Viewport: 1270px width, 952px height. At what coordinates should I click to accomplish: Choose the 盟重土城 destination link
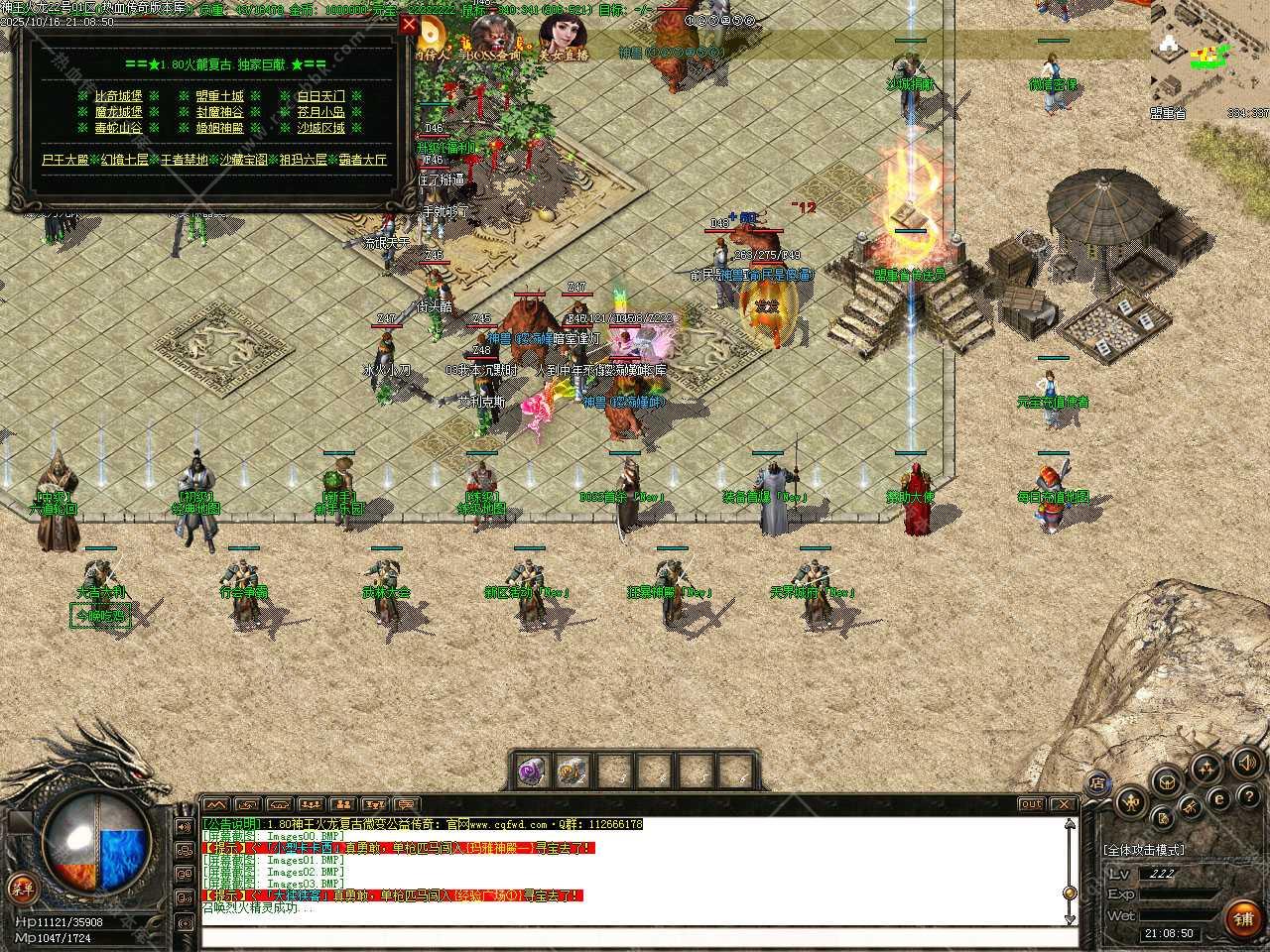[x=219, y=96]
